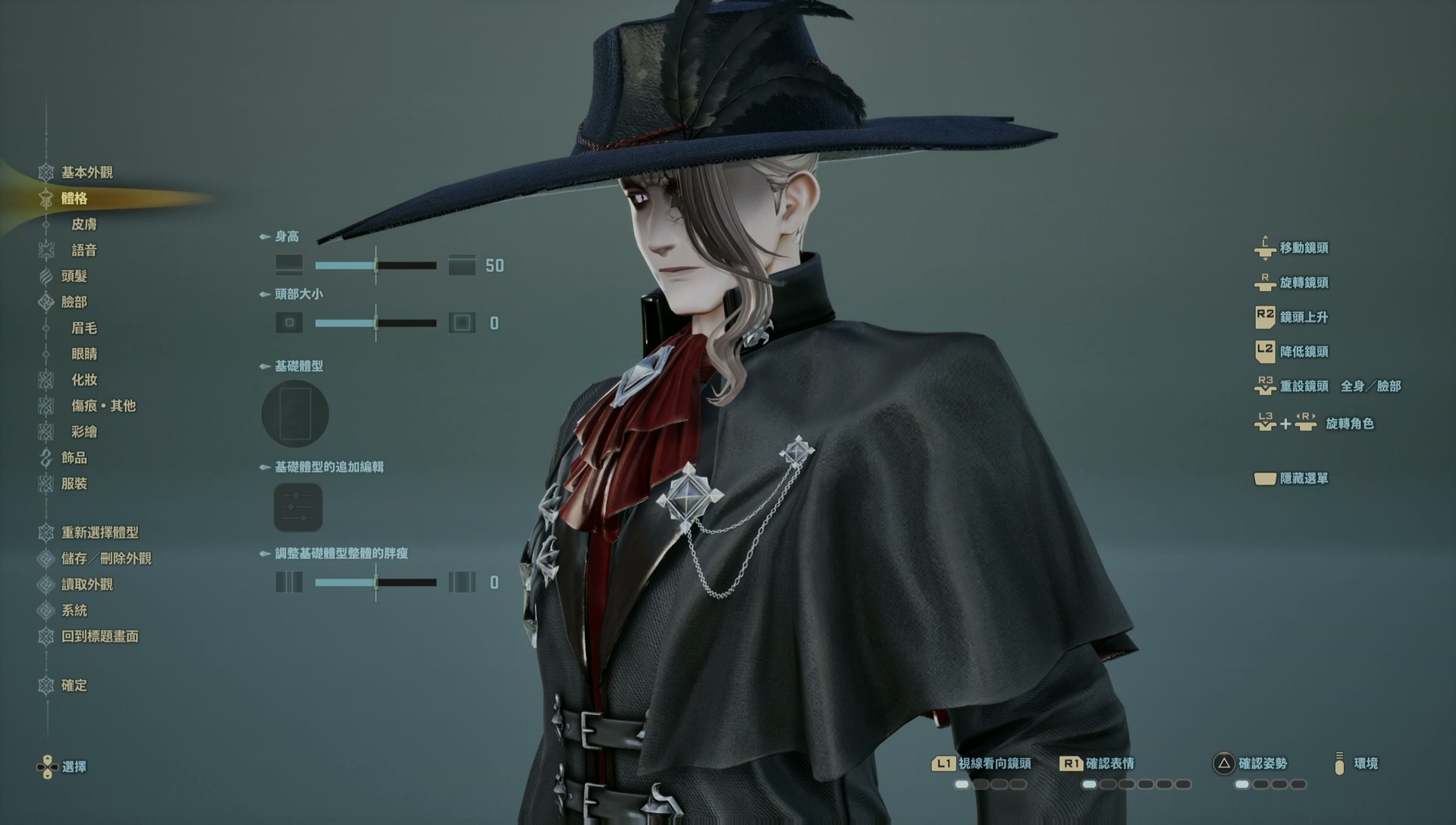Select the 皮膚 skin submenu

click(84, 224)
